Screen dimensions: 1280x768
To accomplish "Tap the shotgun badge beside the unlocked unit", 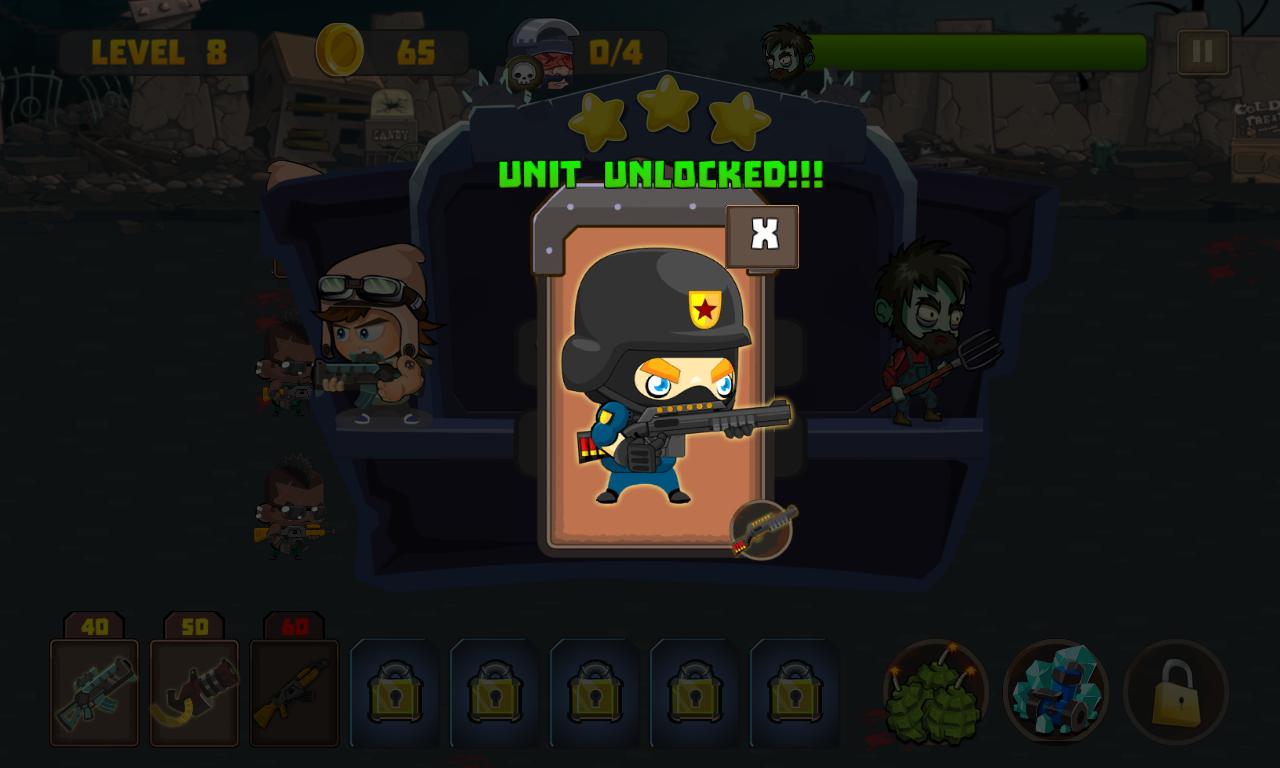I will click(763, 531).
